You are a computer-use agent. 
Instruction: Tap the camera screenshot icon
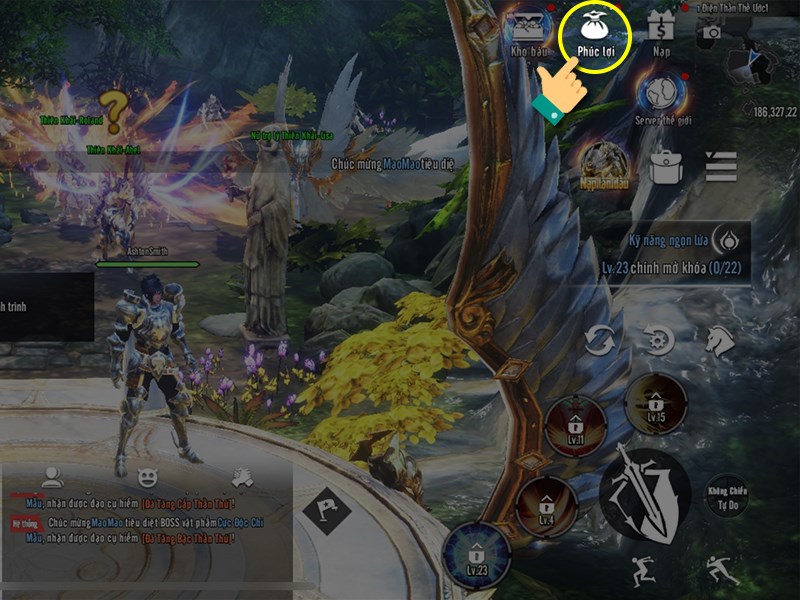coord(712,32)
